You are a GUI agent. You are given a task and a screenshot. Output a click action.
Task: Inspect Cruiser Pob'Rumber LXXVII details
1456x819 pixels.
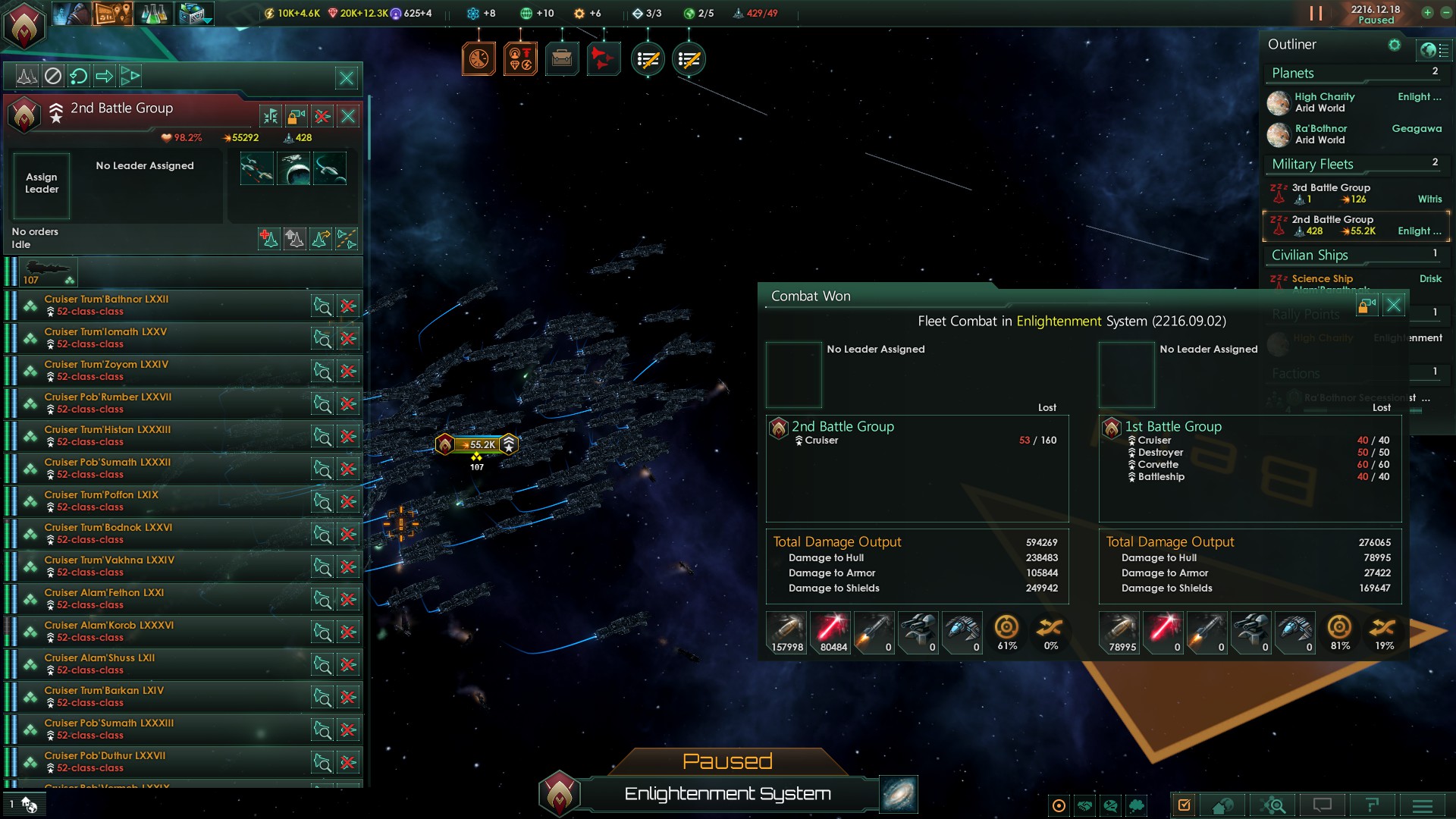[x=322, y=403]
